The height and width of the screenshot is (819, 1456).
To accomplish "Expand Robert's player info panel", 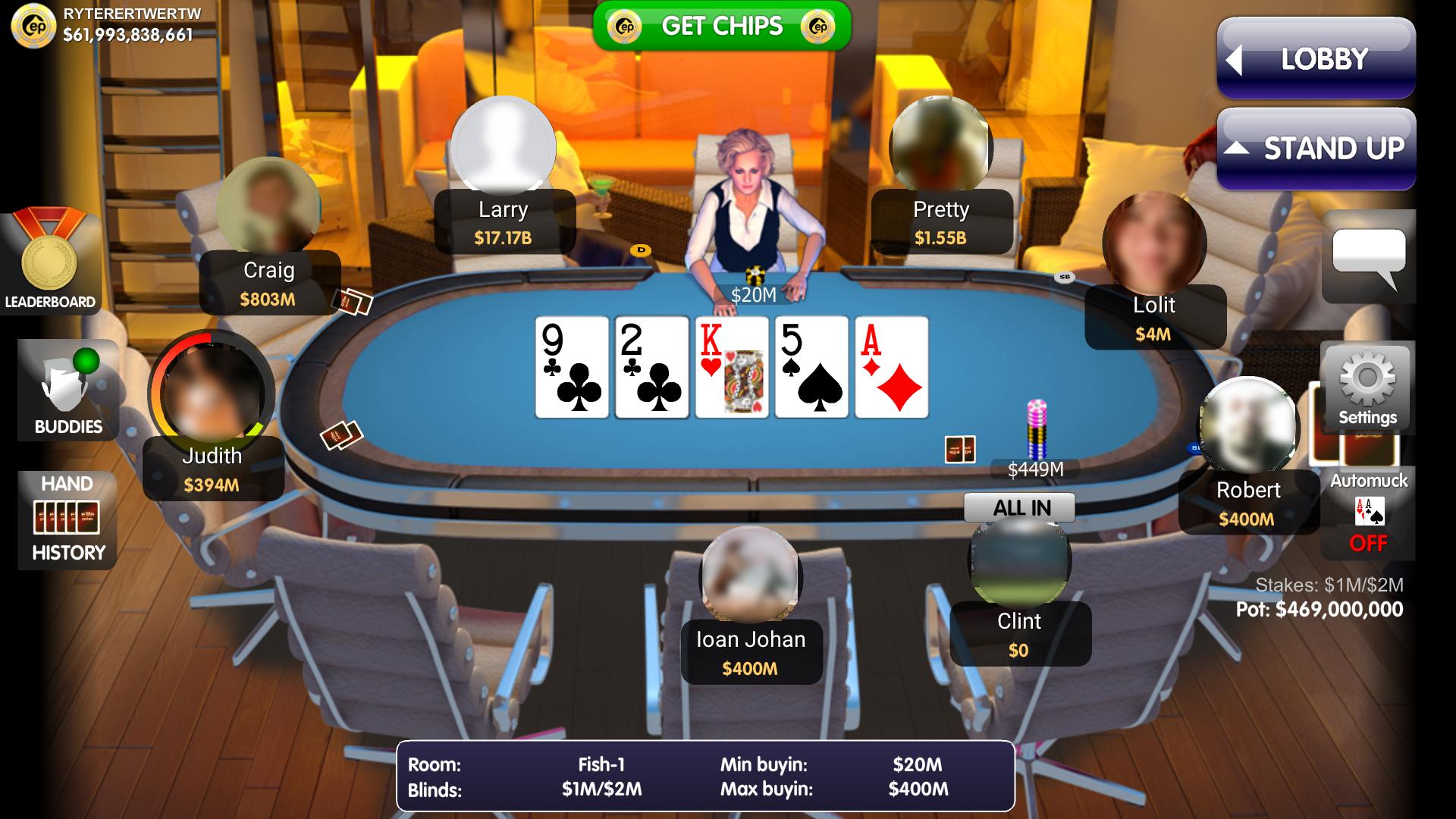I will click(x=1248, y=503).
